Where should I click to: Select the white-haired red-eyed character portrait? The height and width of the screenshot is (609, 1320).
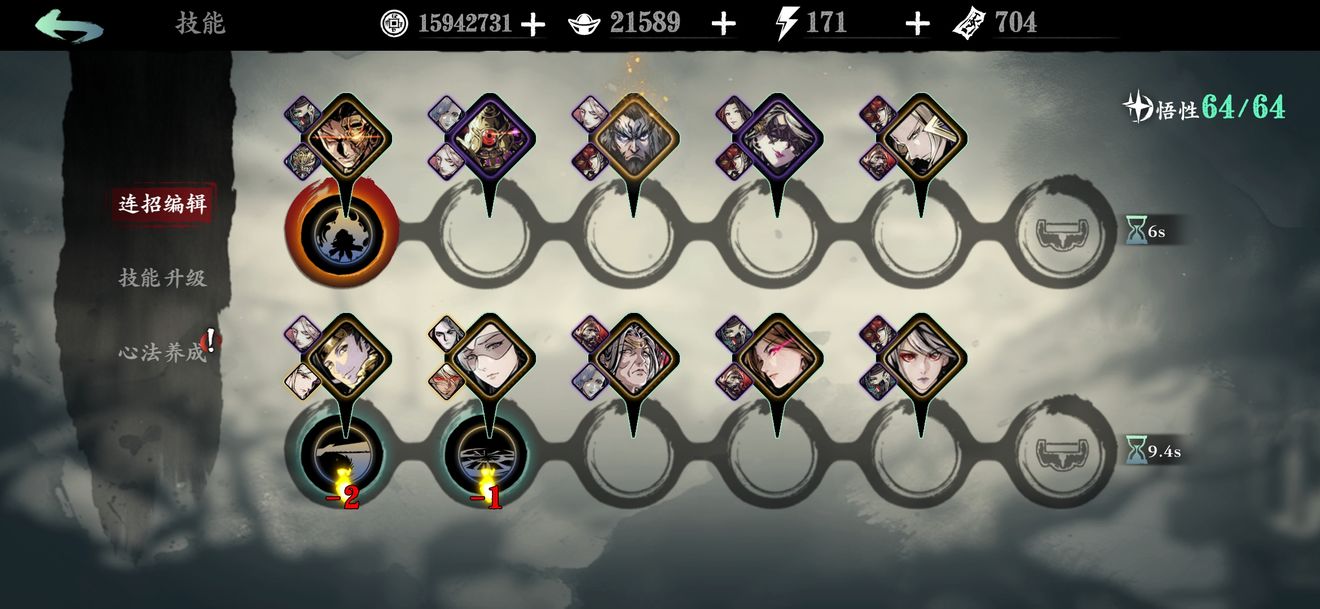(922, 358)
